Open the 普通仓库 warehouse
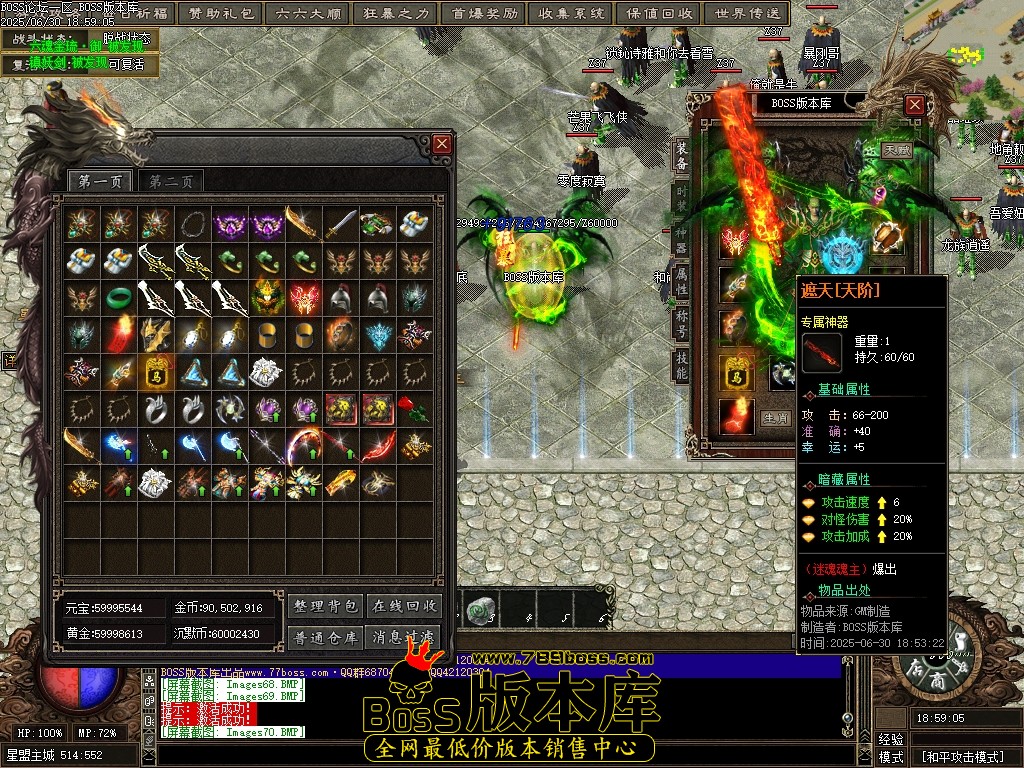 click(x=325, y=636)
